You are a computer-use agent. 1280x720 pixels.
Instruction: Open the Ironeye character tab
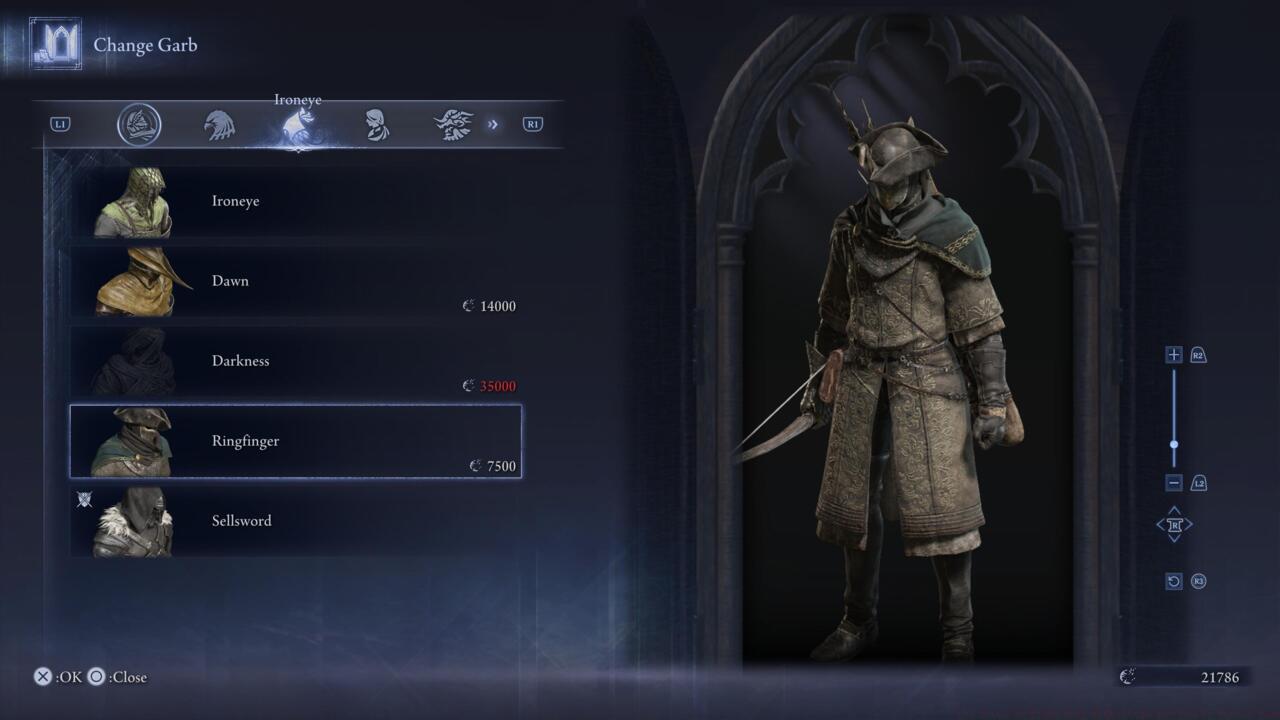pyautogui.click(x=298, y=126)
